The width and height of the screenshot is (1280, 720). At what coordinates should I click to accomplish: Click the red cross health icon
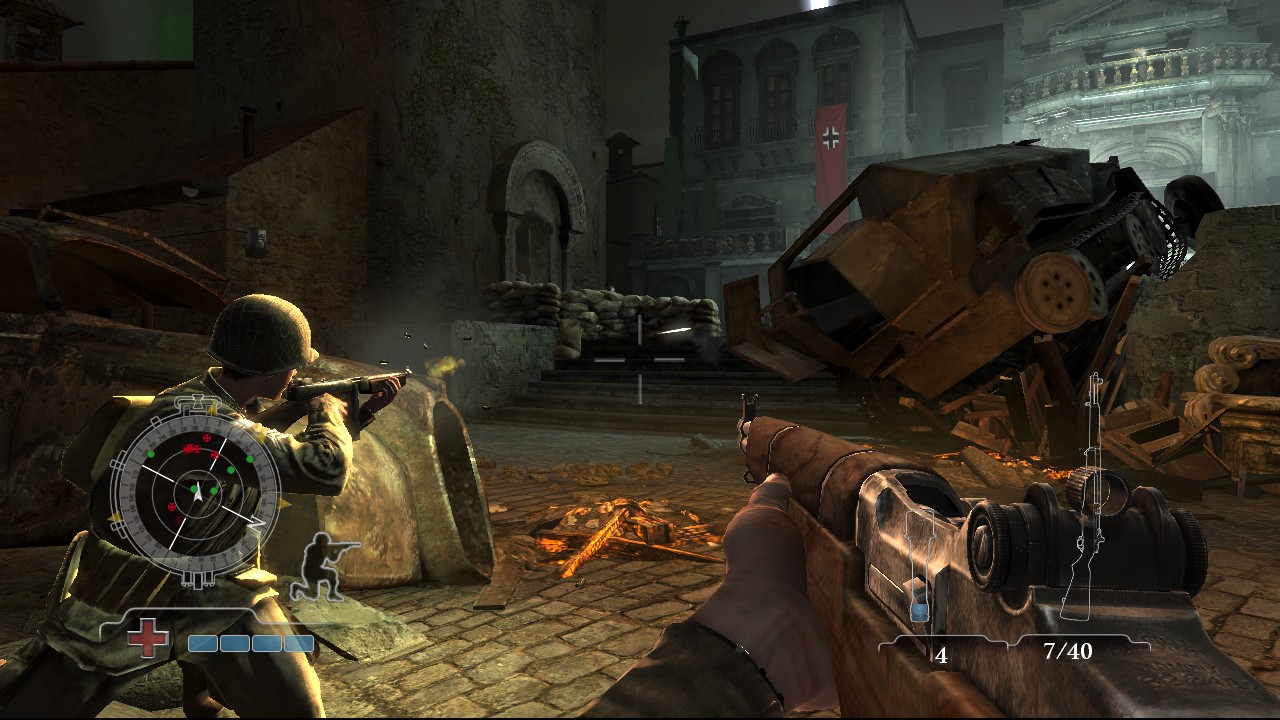pyautogui.click(x=148, y=638)
